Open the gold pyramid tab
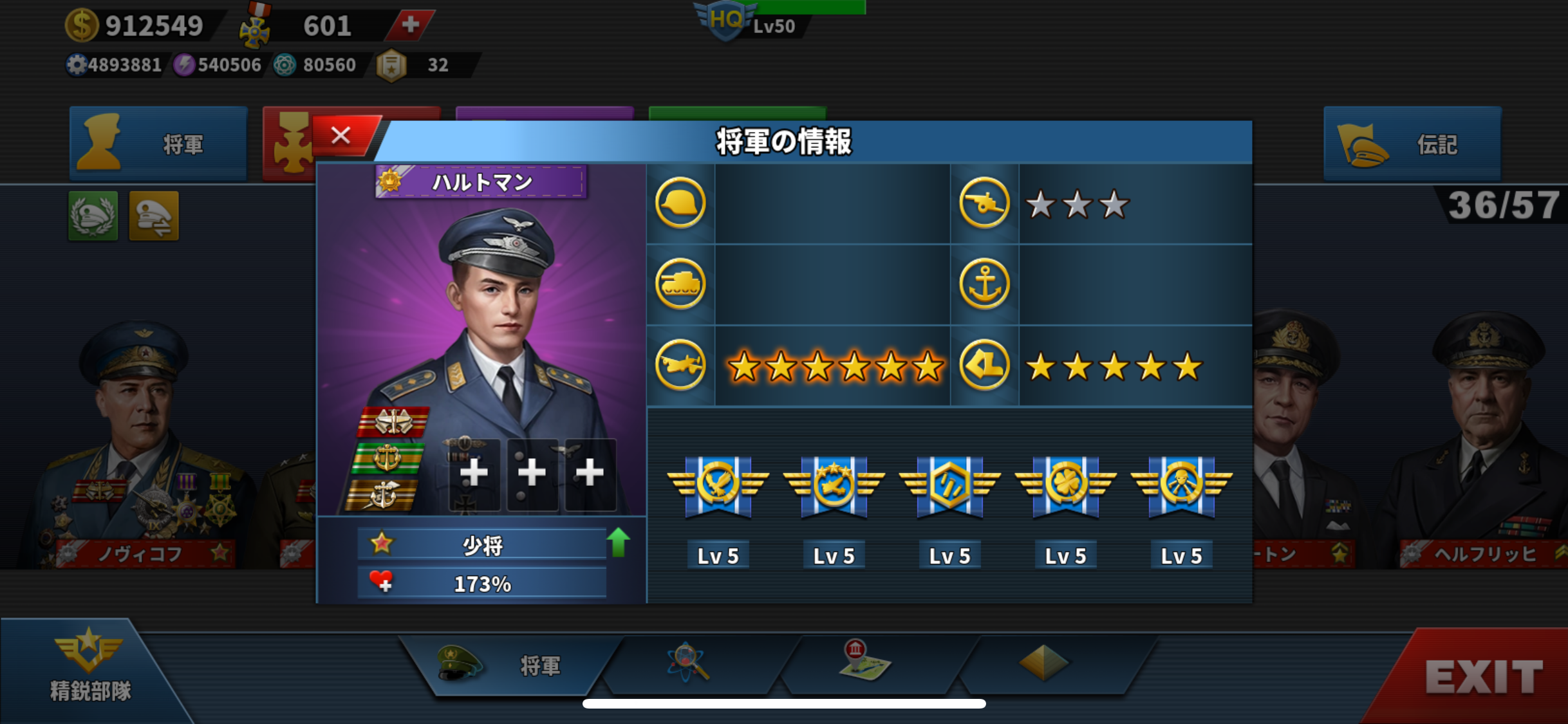Image resolution: width=1568 pixels, height=724 pixels. coord(1043,663)
